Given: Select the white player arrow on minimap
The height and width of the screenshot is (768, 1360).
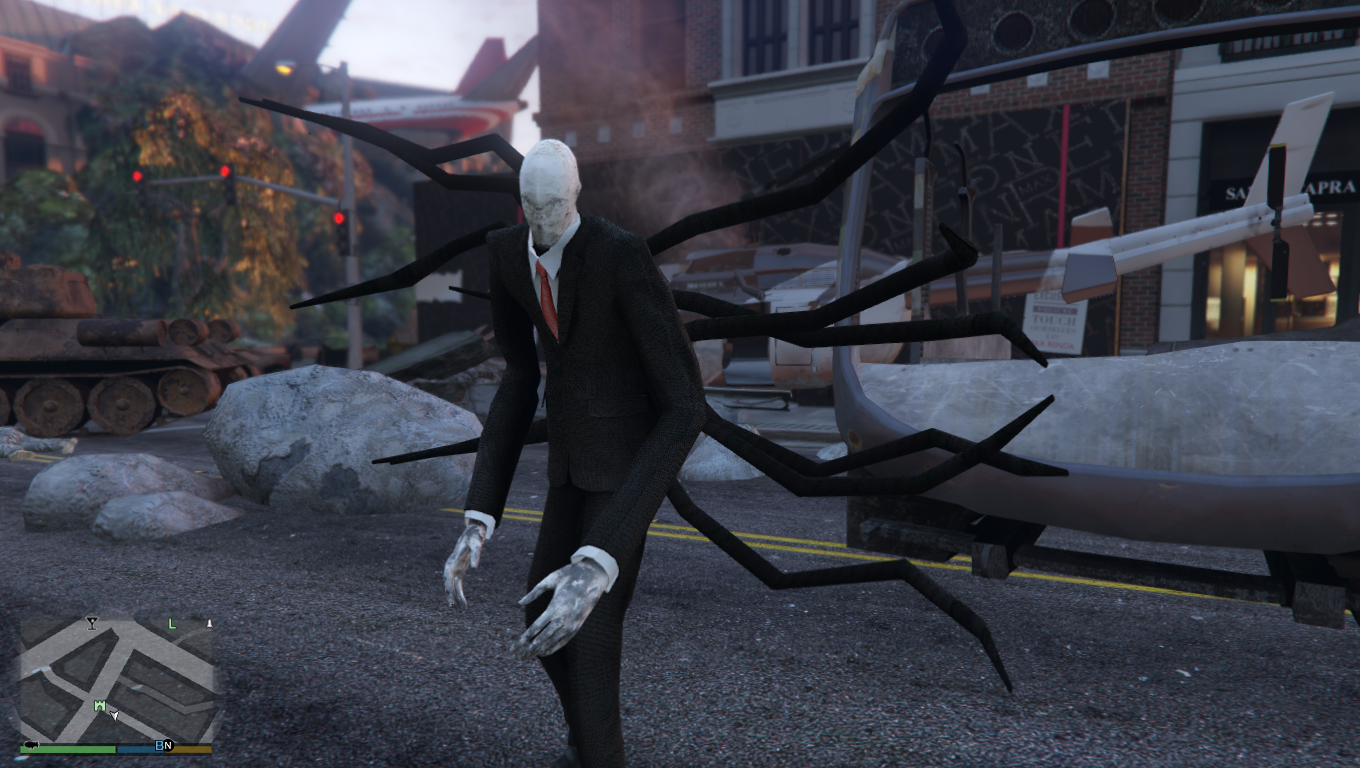Looking at the screenshot, I should click(114, 715).
